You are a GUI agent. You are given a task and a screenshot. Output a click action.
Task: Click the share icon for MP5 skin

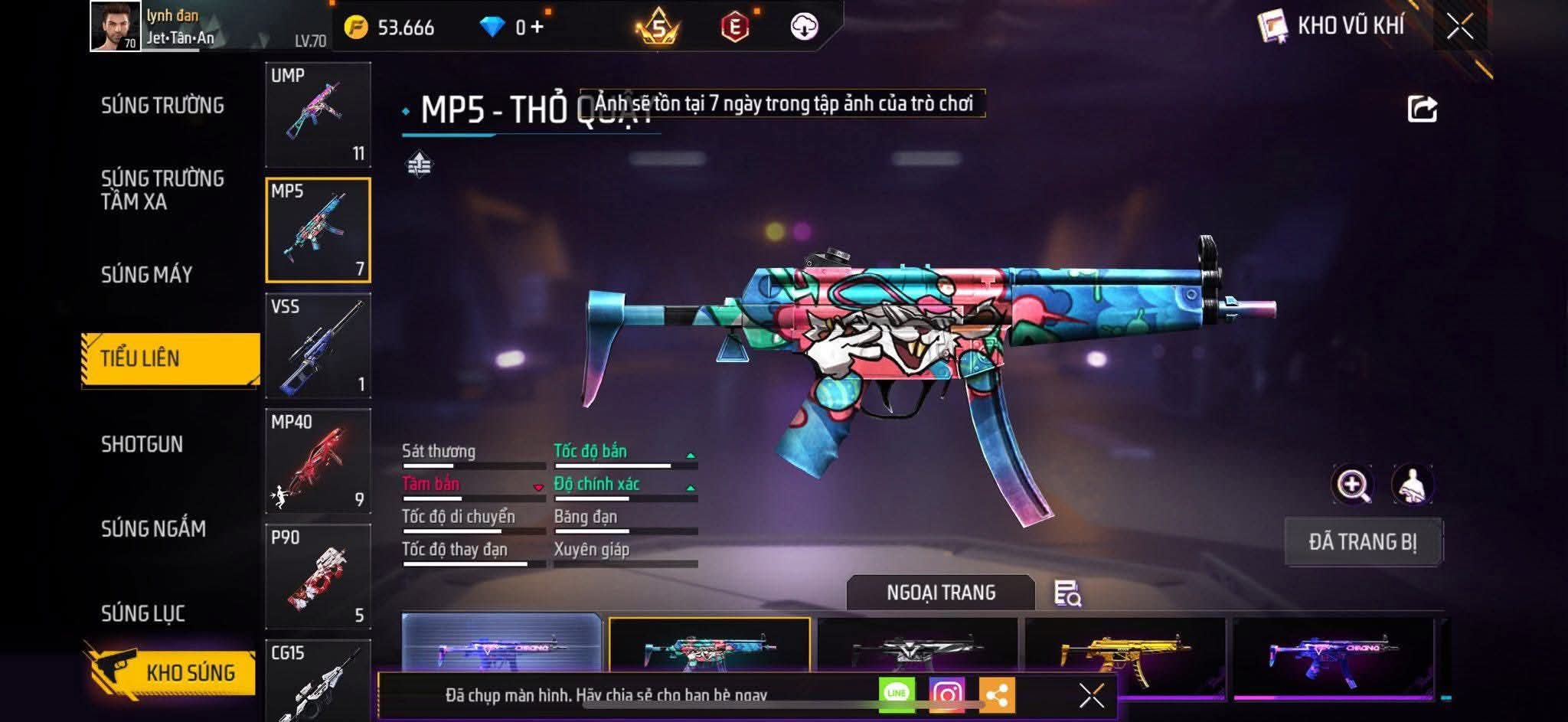(1422, 109)
